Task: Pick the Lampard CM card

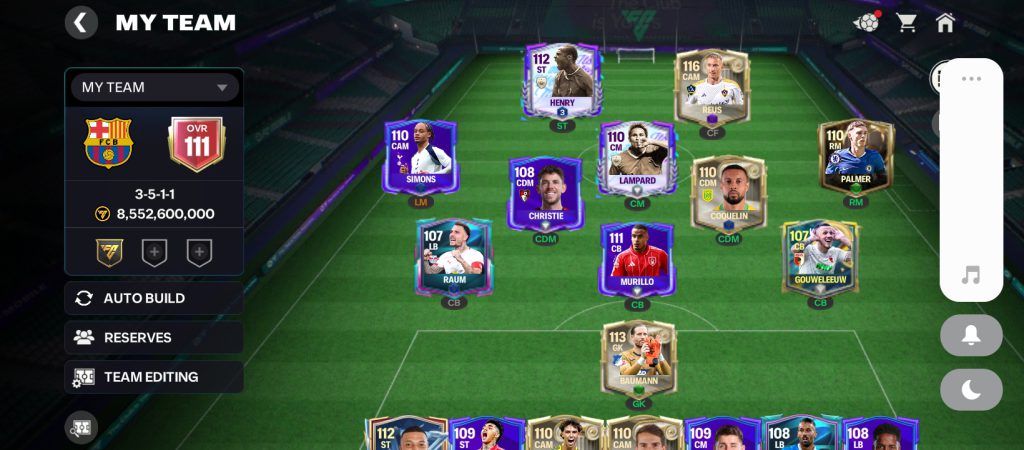Action: [x=637, y=156]
